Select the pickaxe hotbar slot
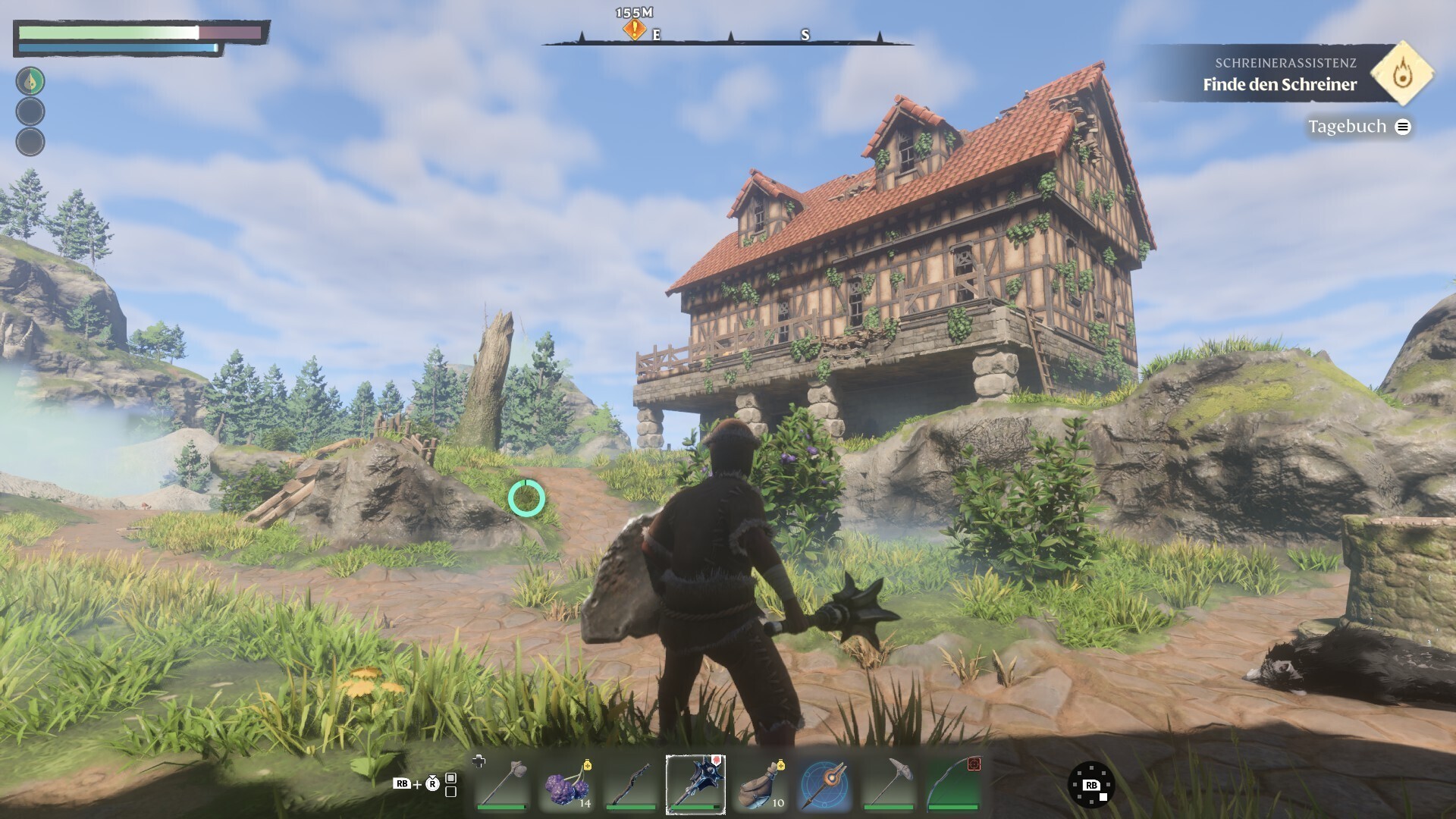Screen dimensions: 1456x819 click(889, 784)
